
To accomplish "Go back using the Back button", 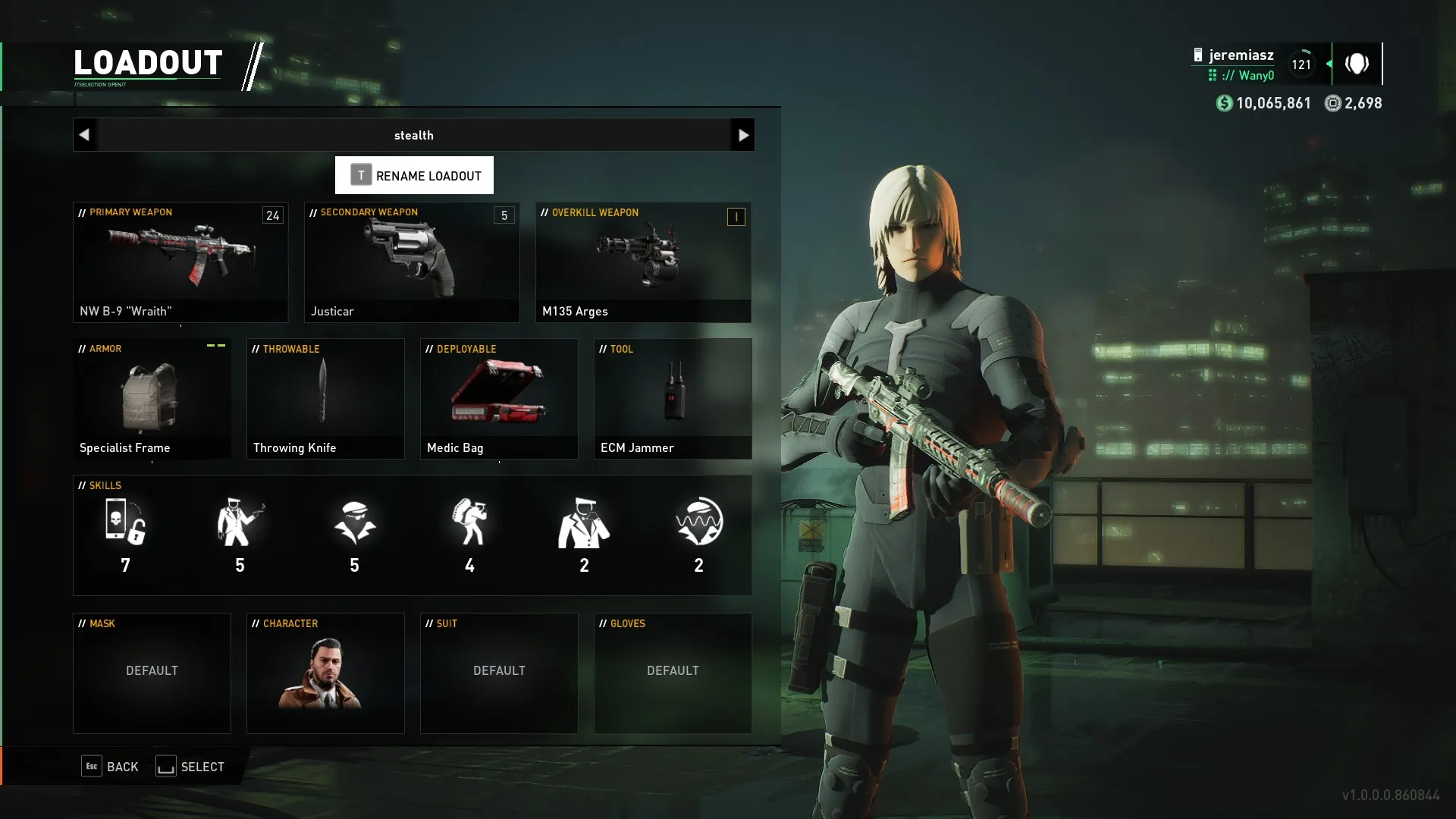I will click(111, 767).
